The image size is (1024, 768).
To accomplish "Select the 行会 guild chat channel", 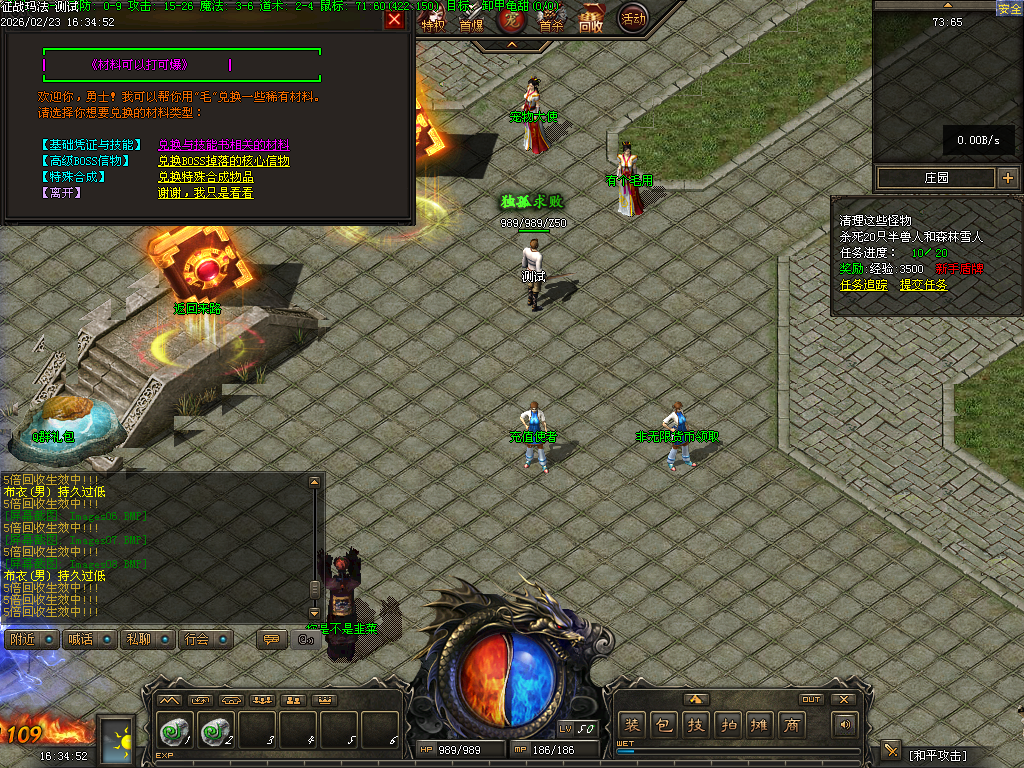I will coord(205,639).
